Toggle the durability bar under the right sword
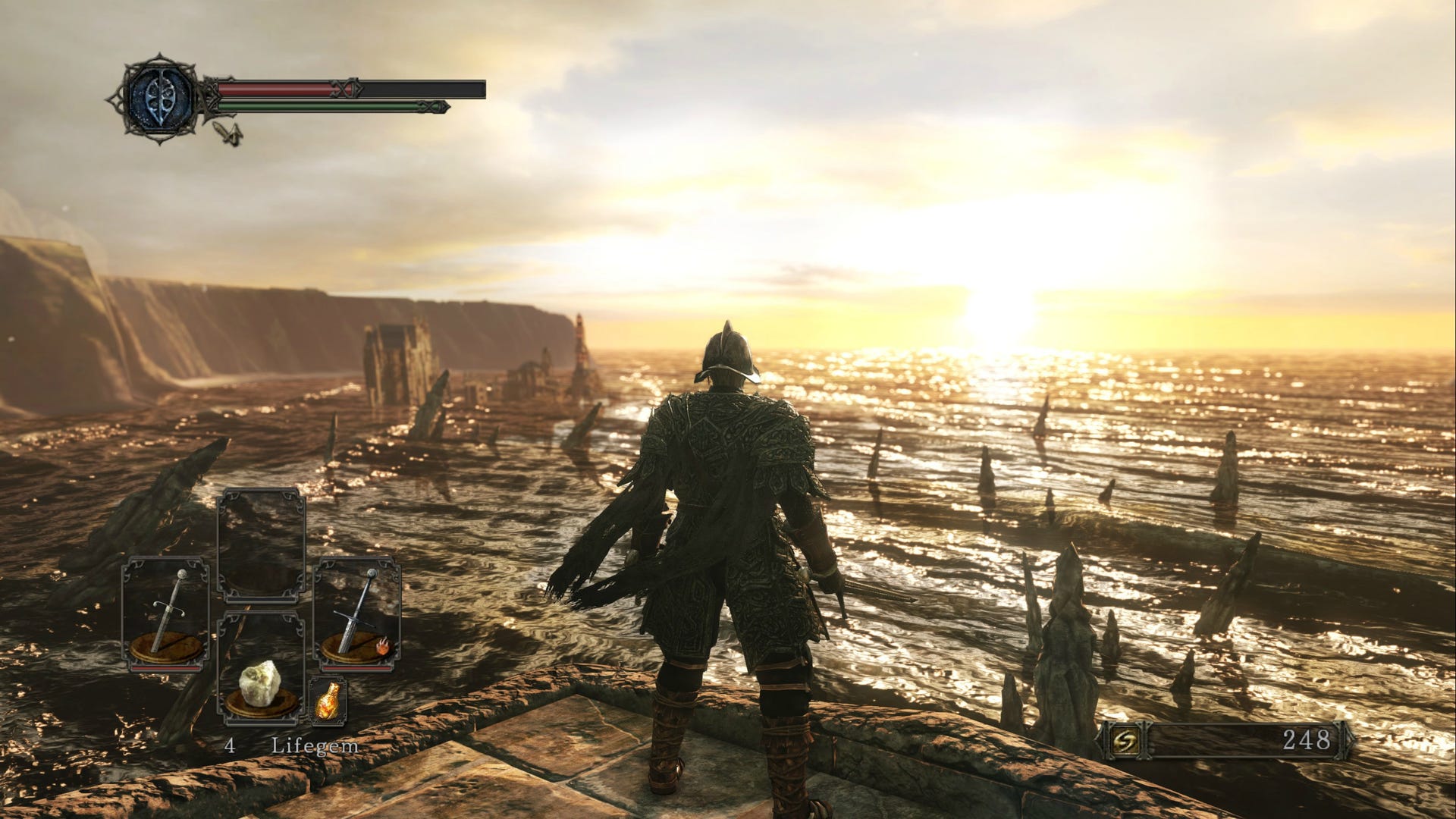The image size is (1456, 819). coord(355,668)
